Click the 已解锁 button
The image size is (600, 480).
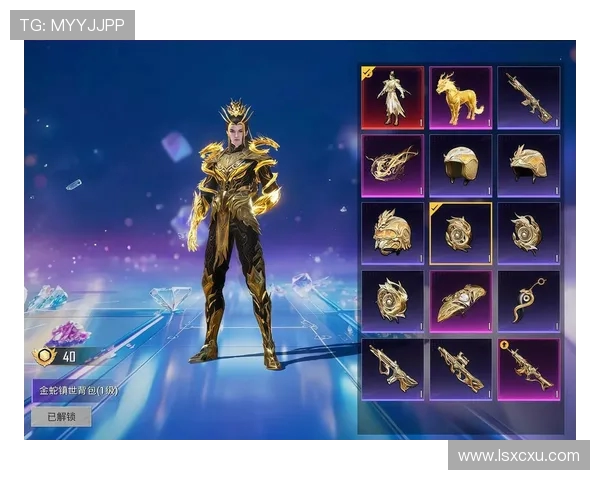[61, 416]
